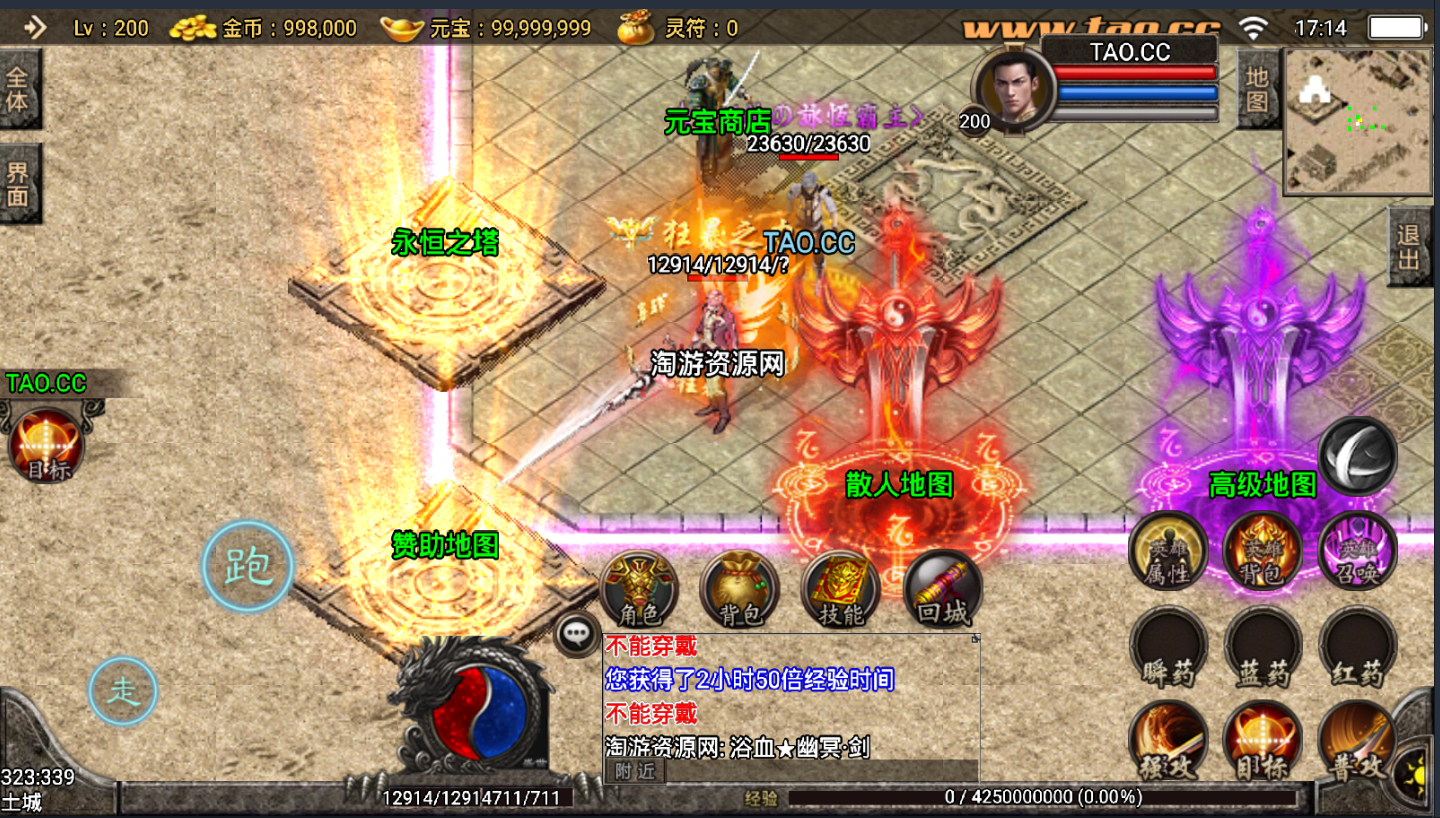Tap the 界面 interface button
This screenshot has width=1440, height=818.
tap(19, 183)
